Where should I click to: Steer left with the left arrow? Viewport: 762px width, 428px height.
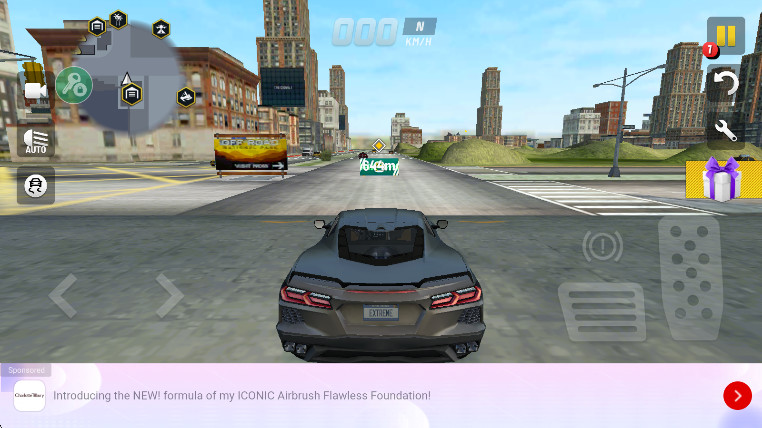click(x=63, y=296)
